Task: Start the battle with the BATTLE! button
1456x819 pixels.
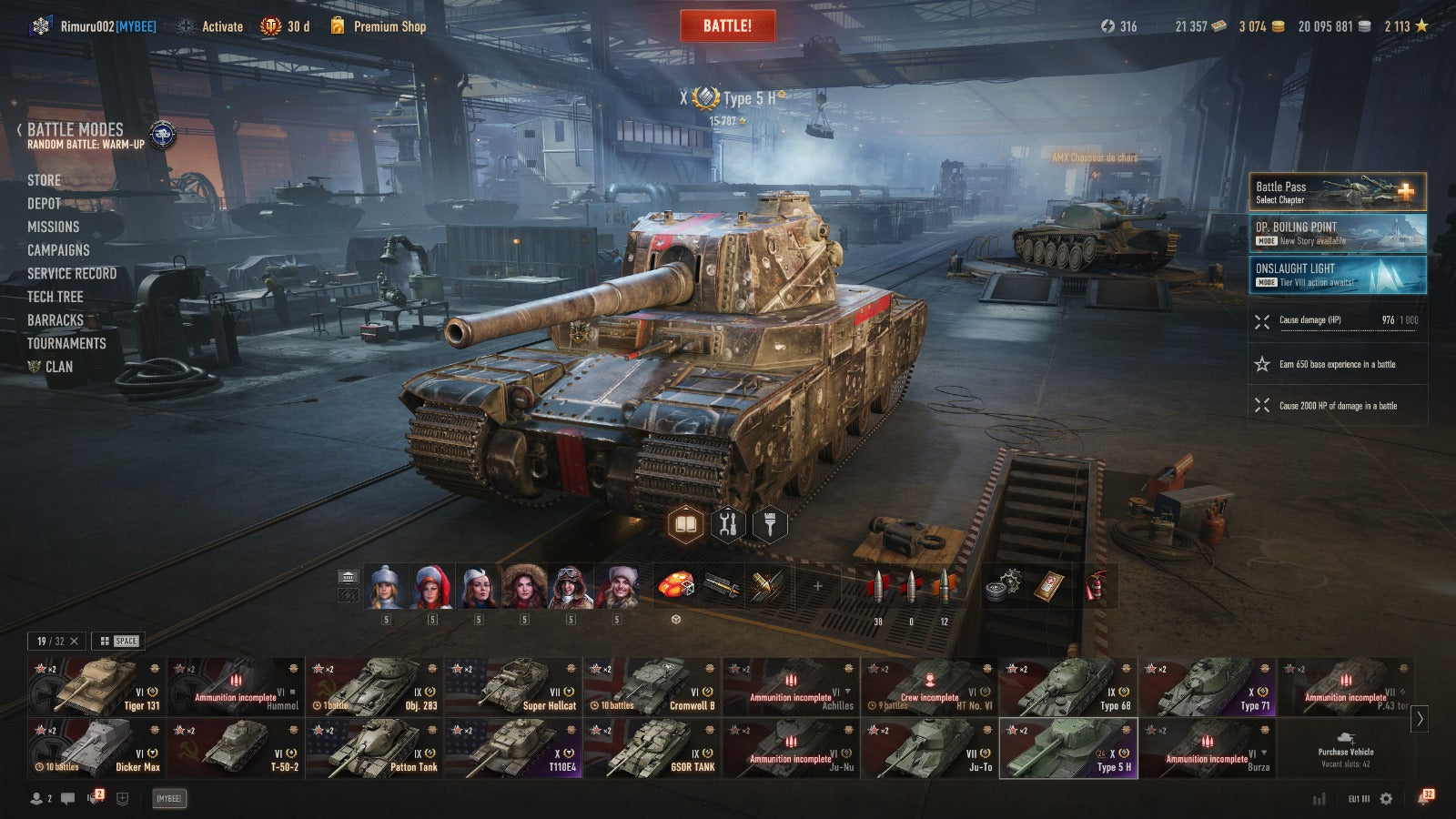Action: [727, 26]
